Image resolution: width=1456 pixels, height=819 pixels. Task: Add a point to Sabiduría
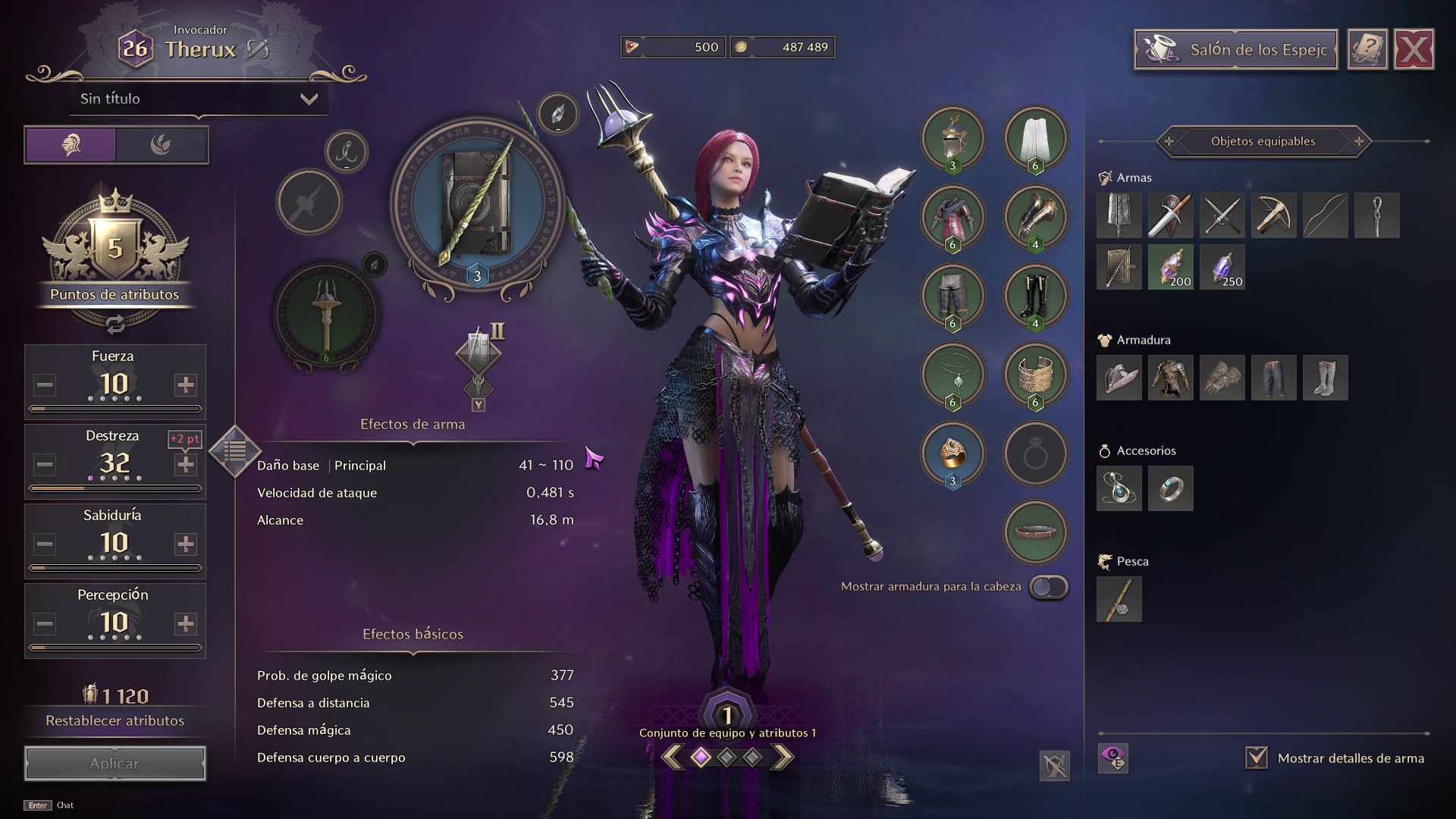coord(185,544)
